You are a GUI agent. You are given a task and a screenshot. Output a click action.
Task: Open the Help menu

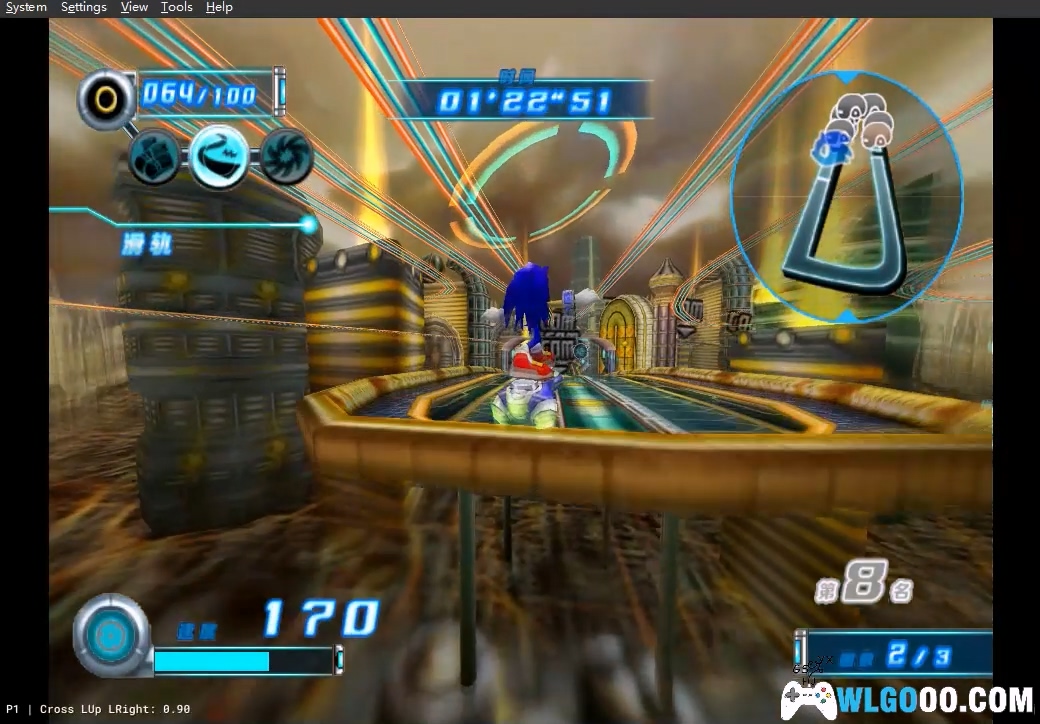(219, 7)
